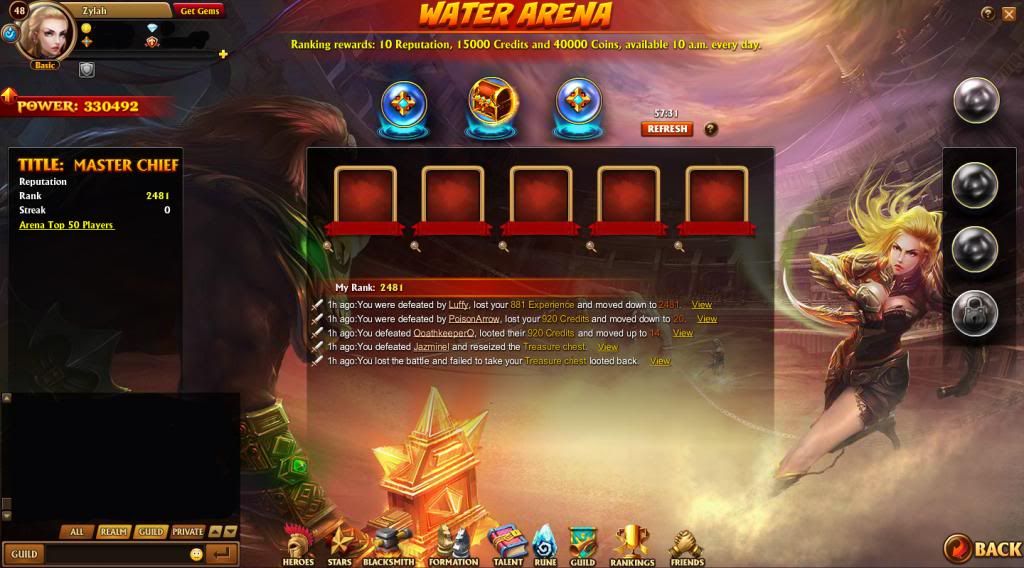Refresh the arena opponents list
Image resolution: width=1024 pixels, height=568 pixels.
[667, 129]
